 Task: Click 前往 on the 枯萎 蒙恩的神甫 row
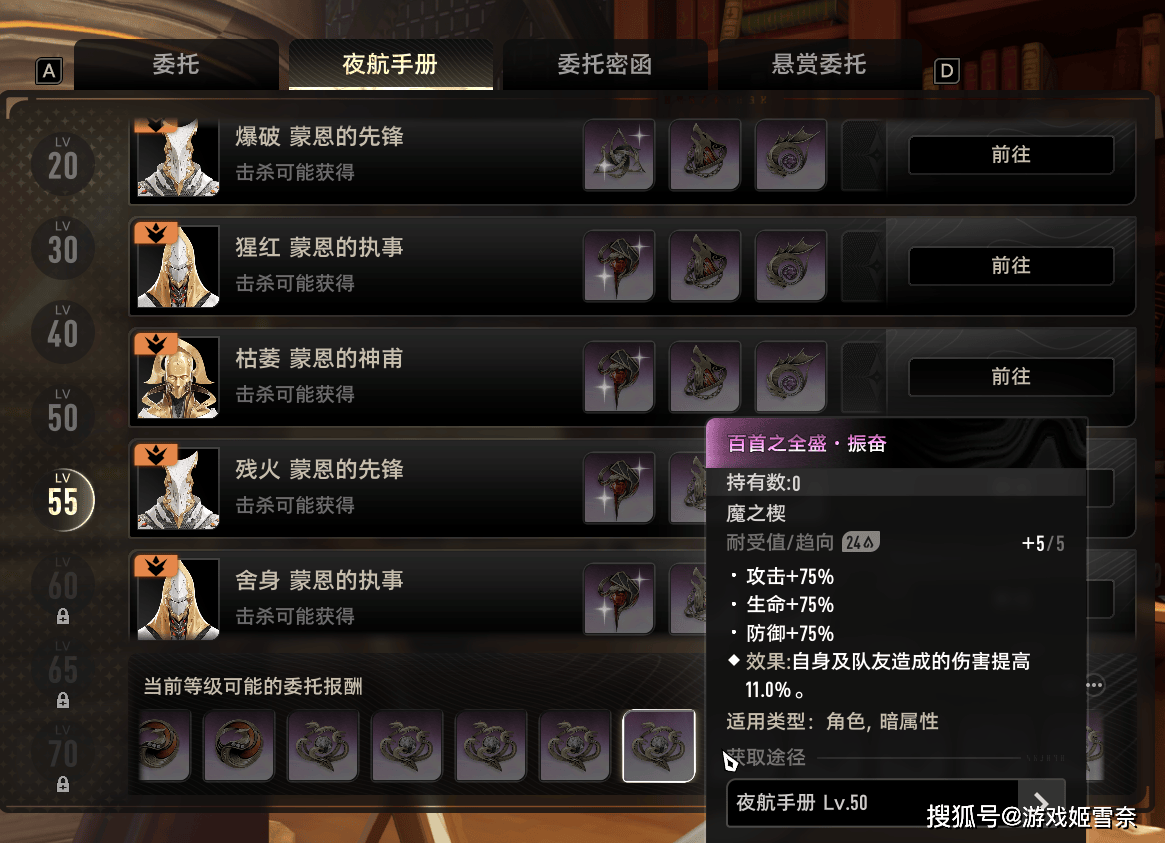[x=1010, y=377]
